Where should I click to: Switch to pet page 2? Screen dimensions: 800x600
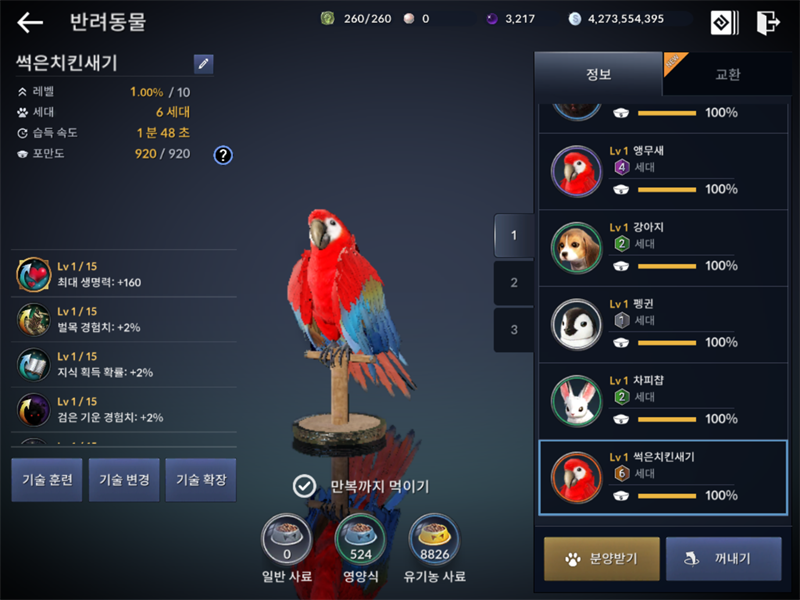tap(514, 283)
